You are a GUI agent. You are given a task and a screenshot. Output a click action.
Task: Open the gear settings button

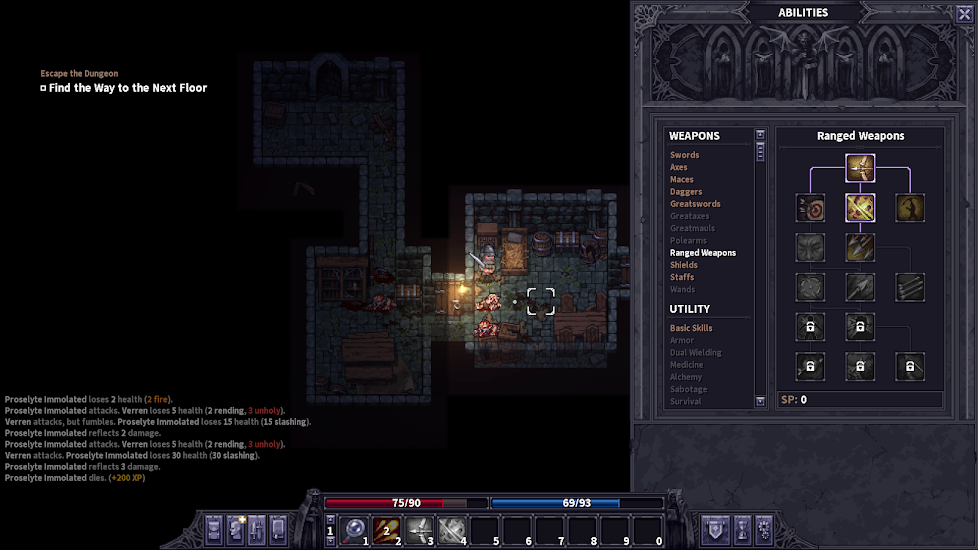coord(764,529)
